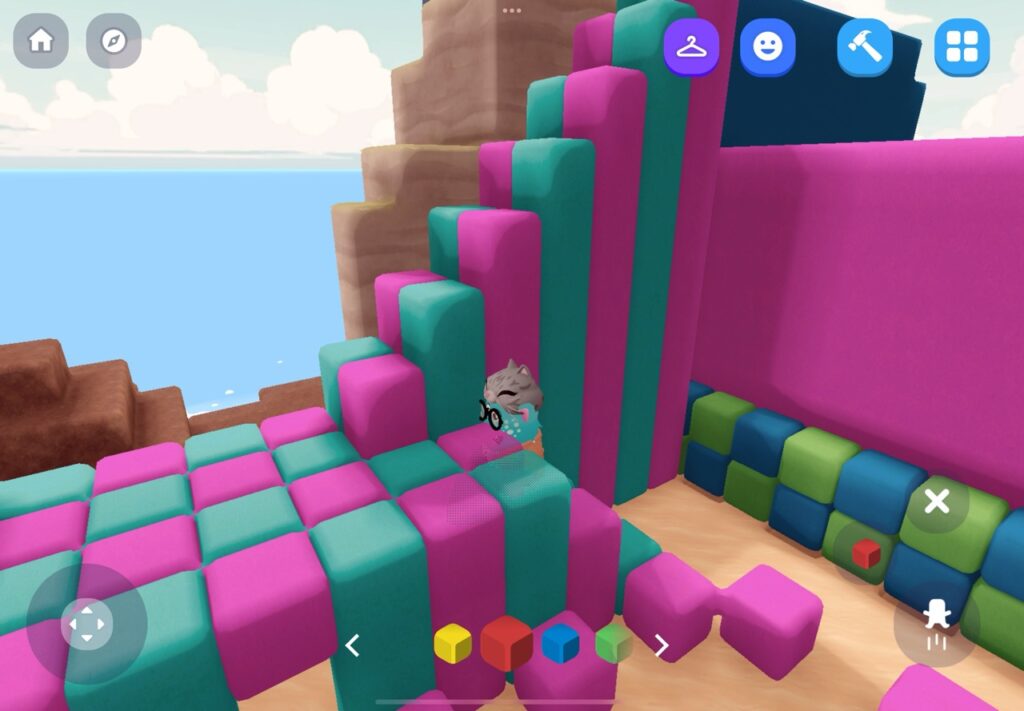Go to the home screen

[x=41, y=41]
